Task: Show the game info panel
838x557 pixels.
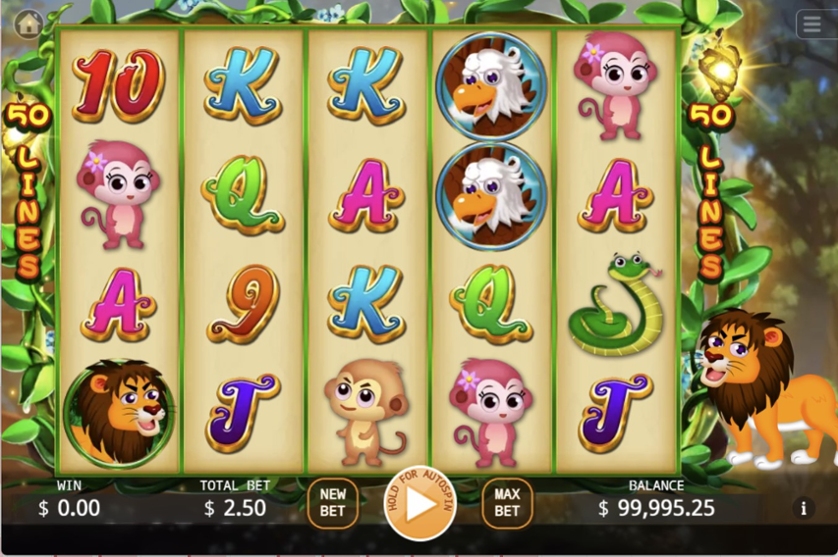Action: [803, 508]
